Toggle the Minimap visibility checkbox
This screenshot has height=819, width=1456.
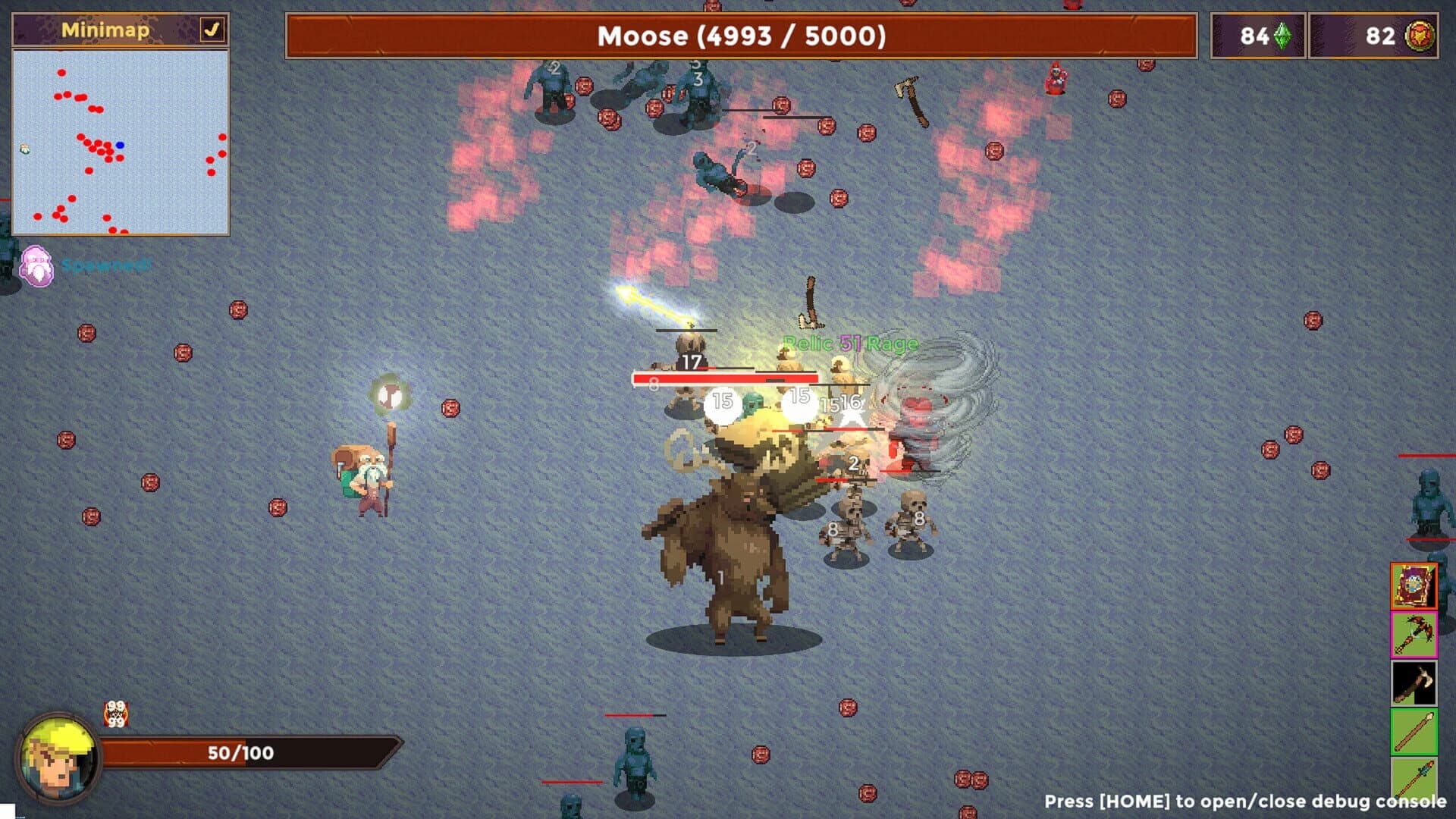213,28
